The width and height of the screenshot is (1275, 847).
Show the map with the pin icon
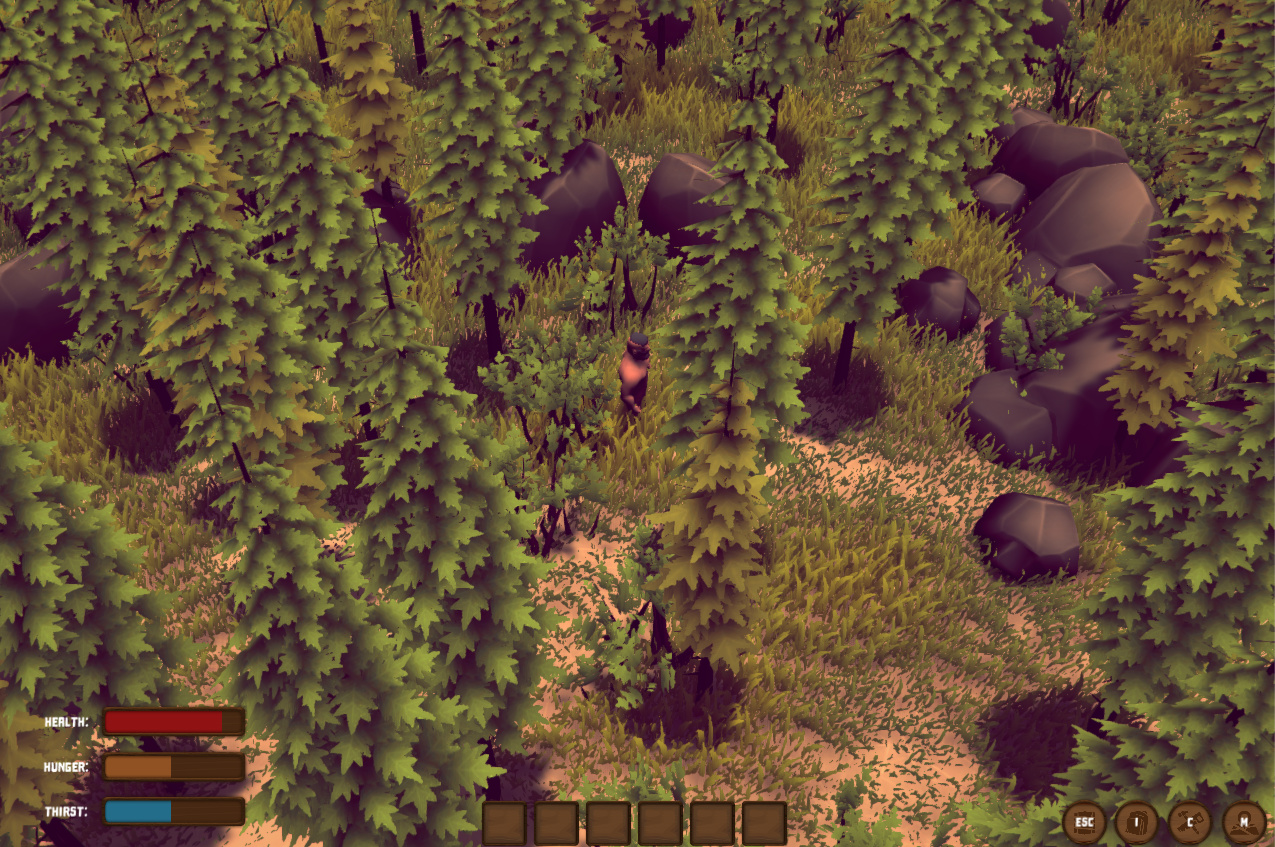click(x=1244, y=822)
